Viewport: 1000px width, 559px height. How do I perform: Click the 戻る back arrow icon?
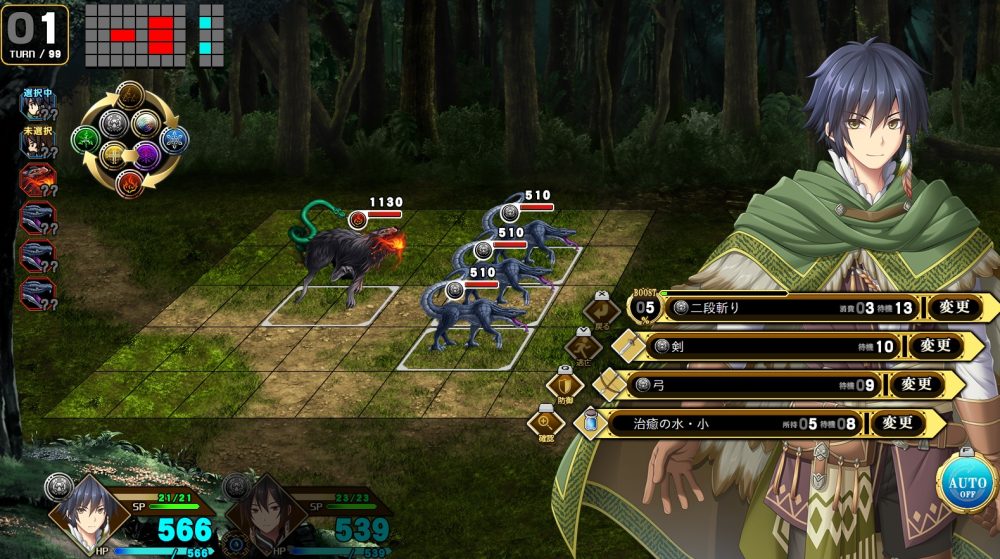[603, 308]
